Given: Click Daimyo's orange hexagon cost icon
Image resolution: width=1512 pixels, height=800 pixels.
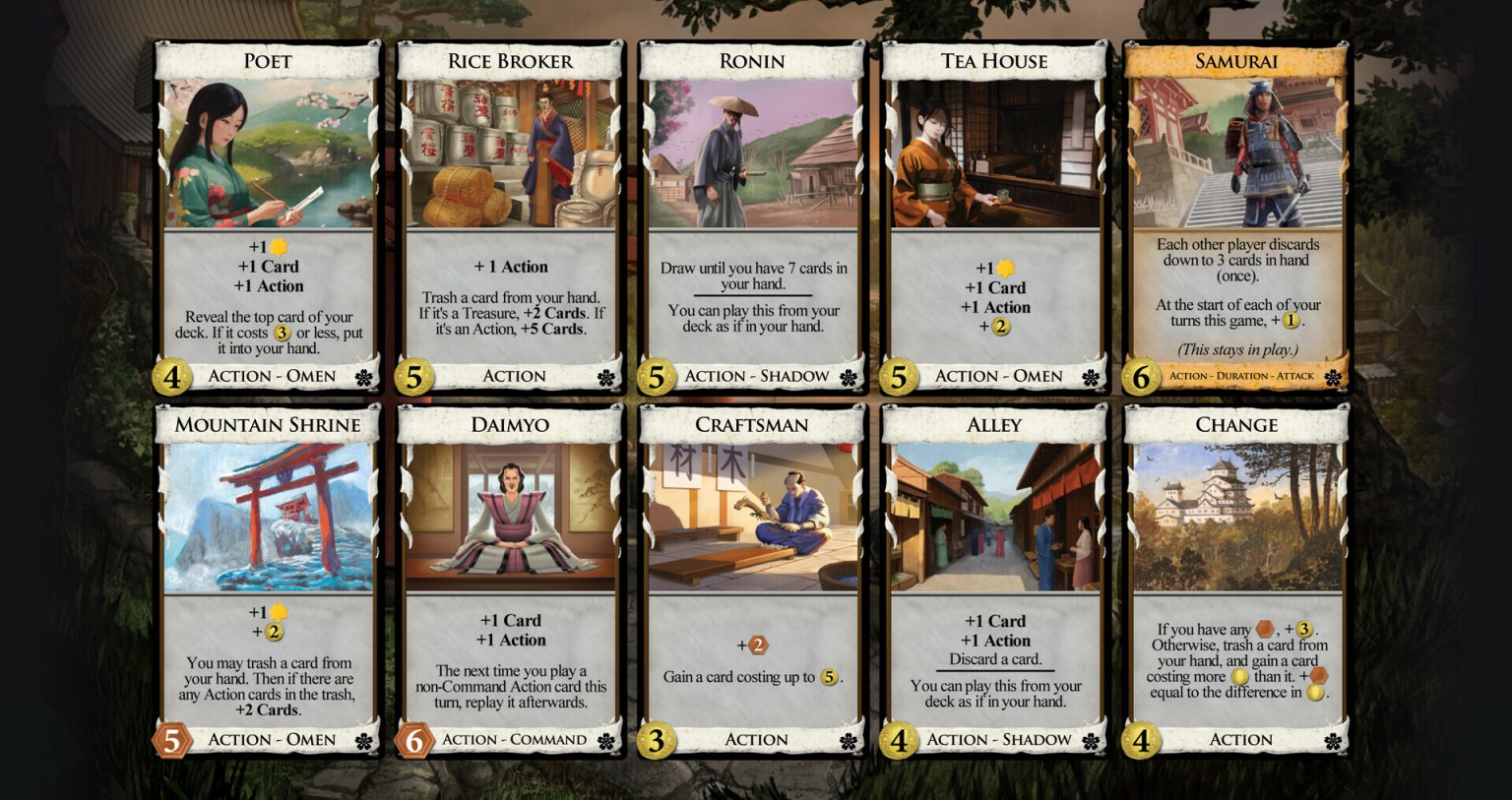Looking at the screenshot, I should coord(416,739).
